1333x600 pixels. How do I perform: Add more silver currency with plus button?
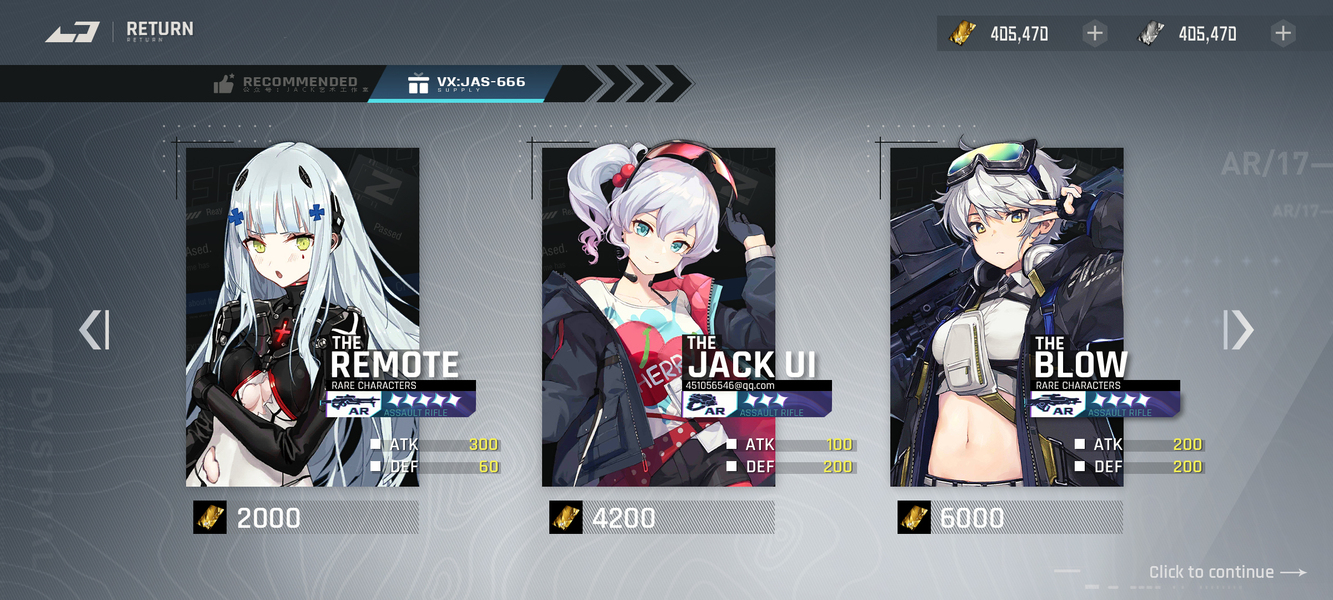pyautogui.click(x=1283, y=34)
